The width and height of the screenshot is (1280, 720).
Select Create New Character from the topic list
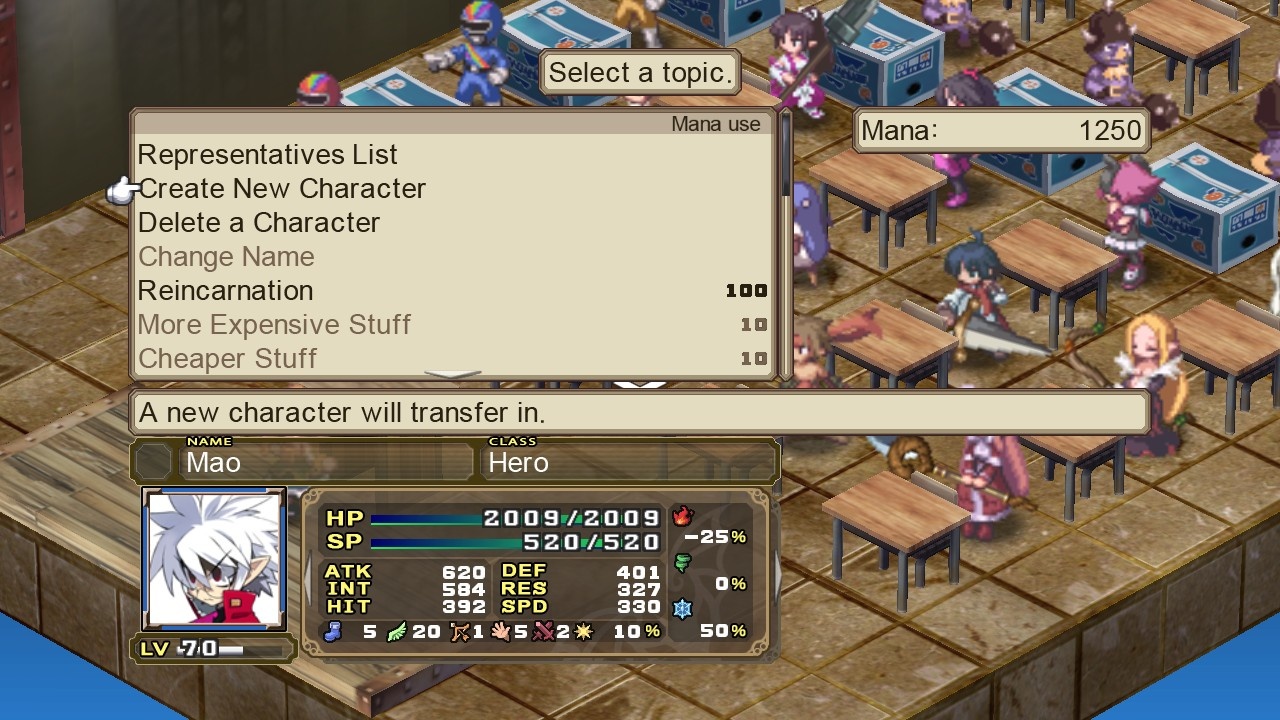[282, 189]
